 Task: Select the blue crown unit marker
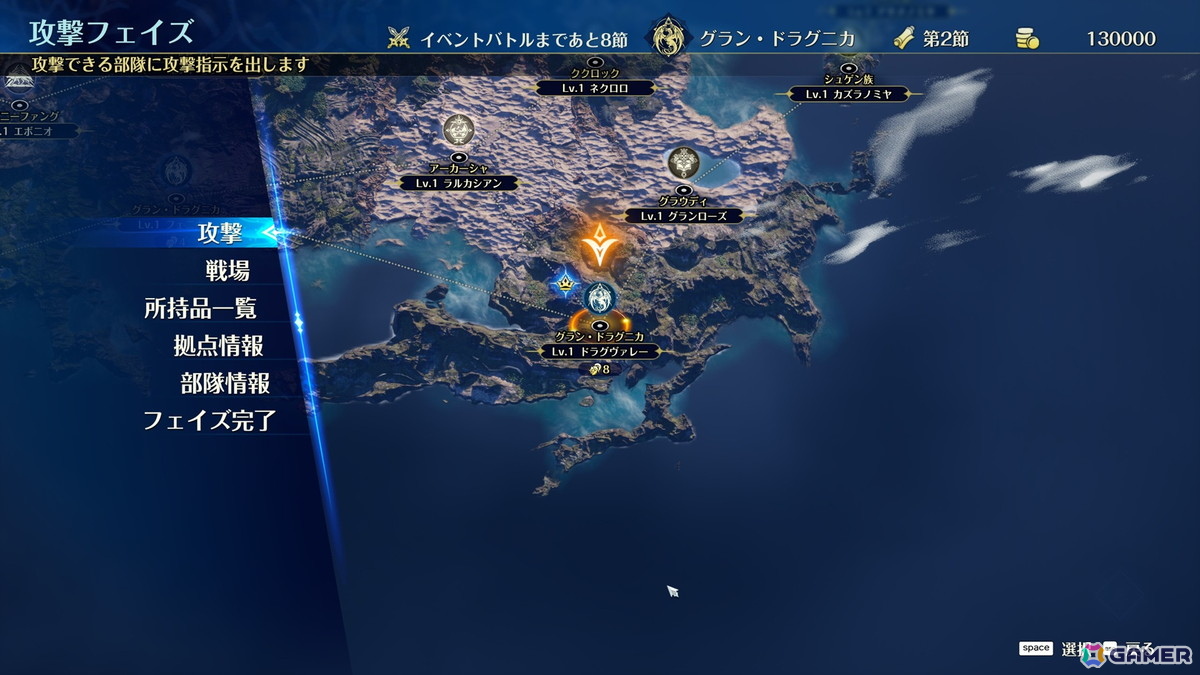coord(565,284)
